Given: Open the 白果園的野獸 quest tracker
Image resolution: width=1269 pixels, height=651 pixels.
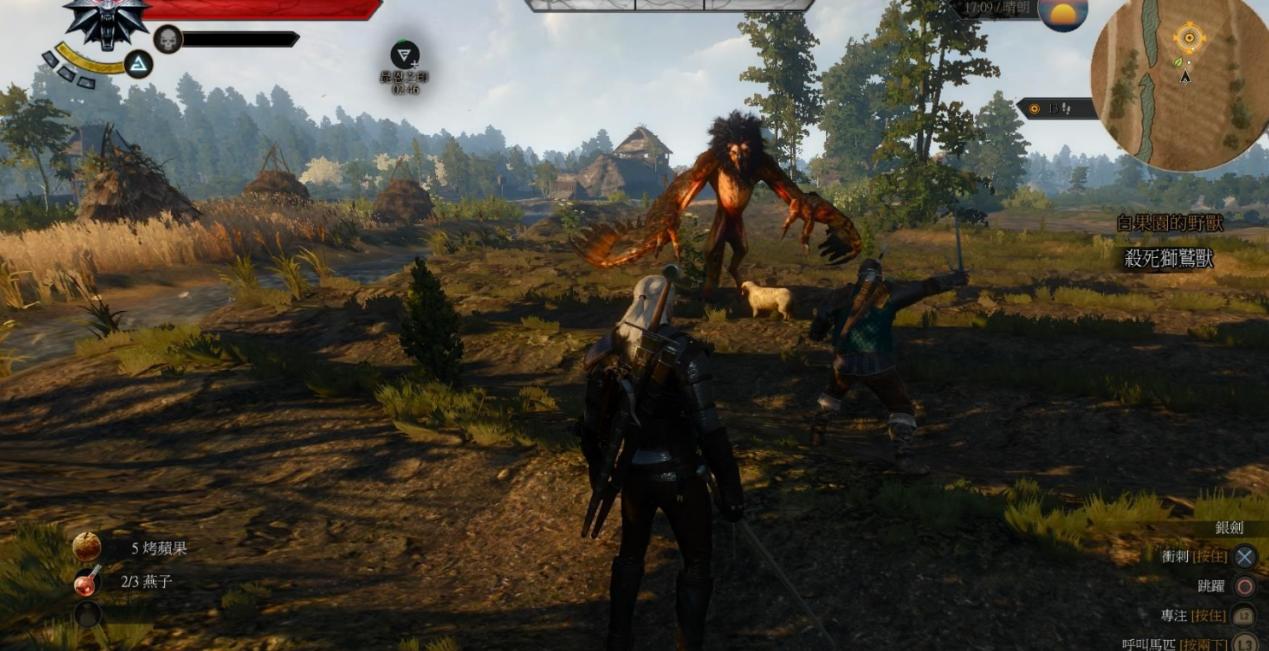Looking at the screenshot, I should pos(1172,223).
